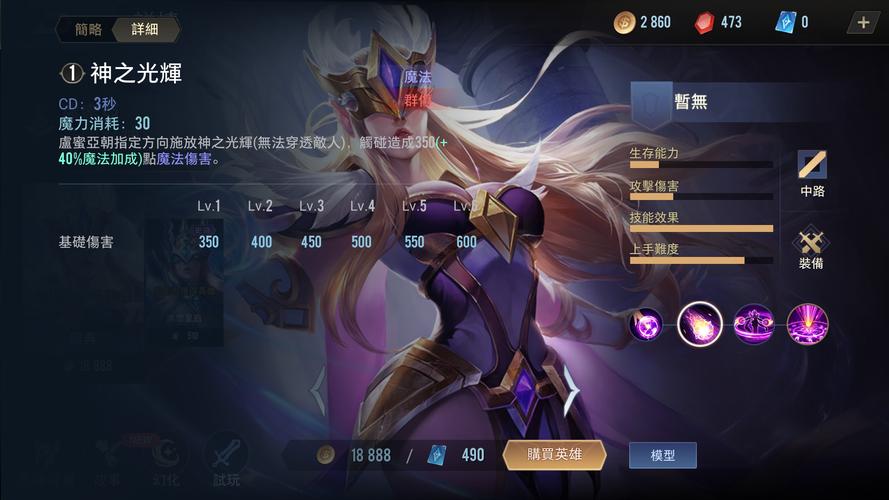Go to the next hero with the right arrow
This screenshot has height=500, width=889.
click(572, 388)
